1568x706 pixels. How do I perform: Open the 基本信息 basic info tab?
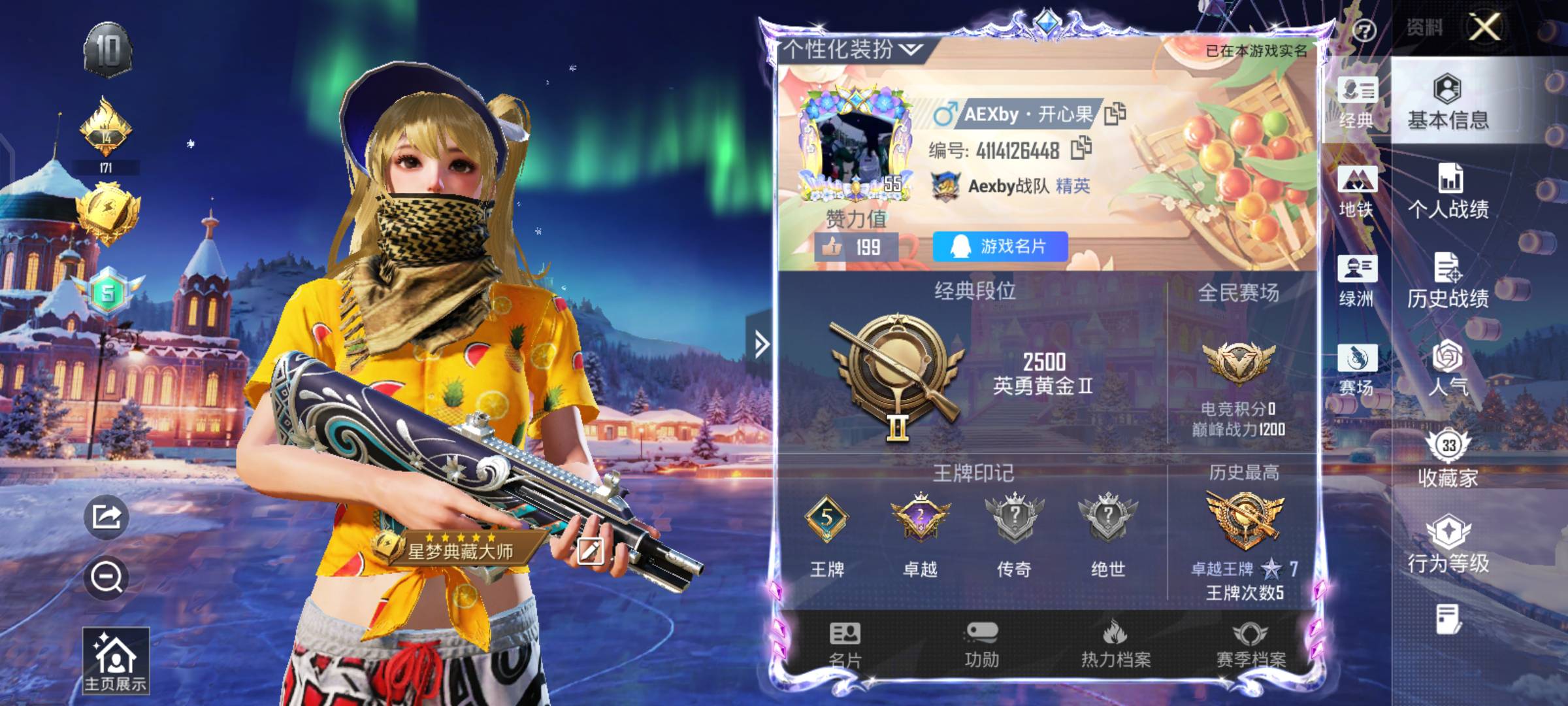pos(1448,102)
